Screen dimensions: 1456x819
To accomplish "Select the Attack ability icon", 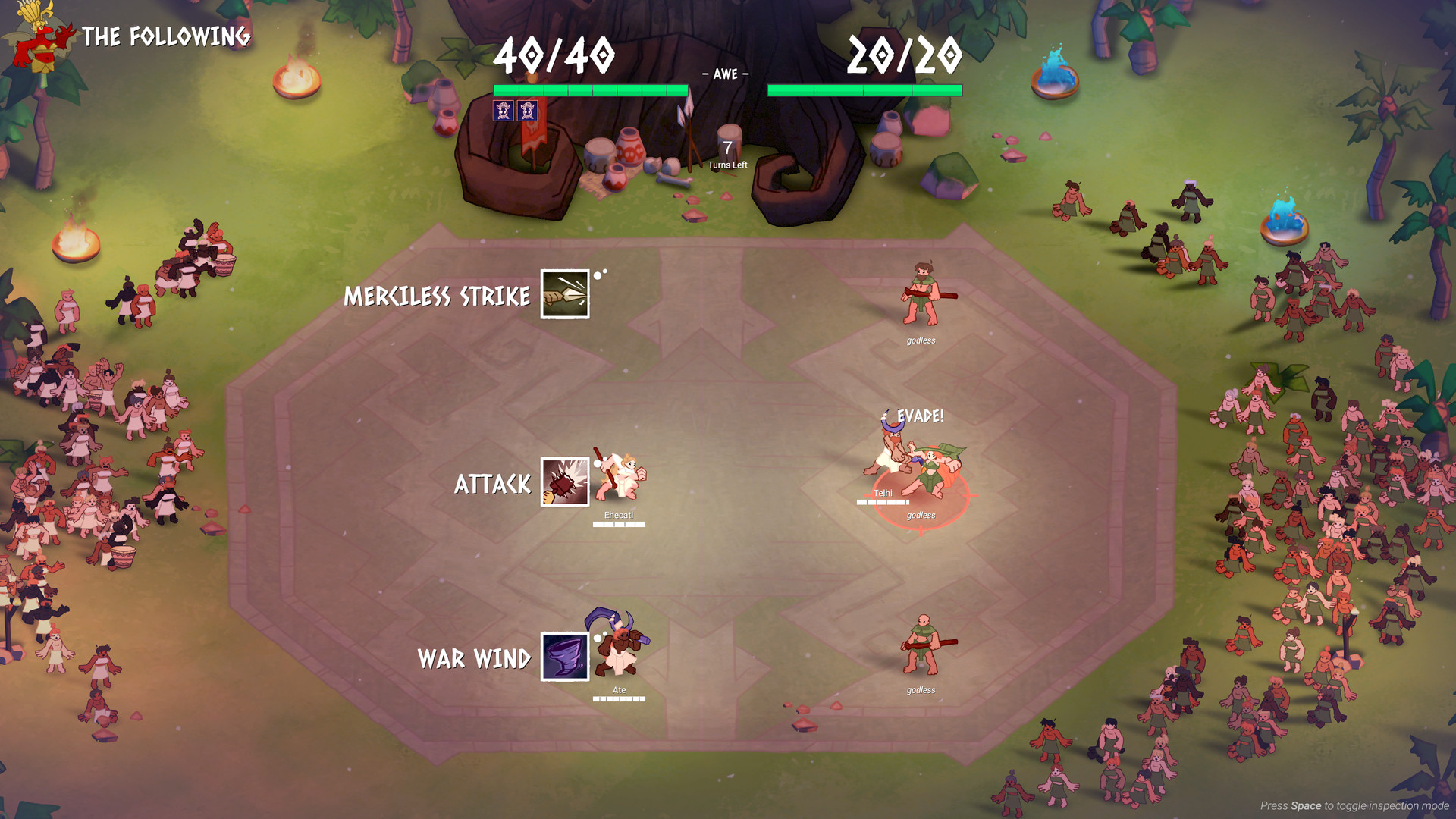I will coord(564,483).
